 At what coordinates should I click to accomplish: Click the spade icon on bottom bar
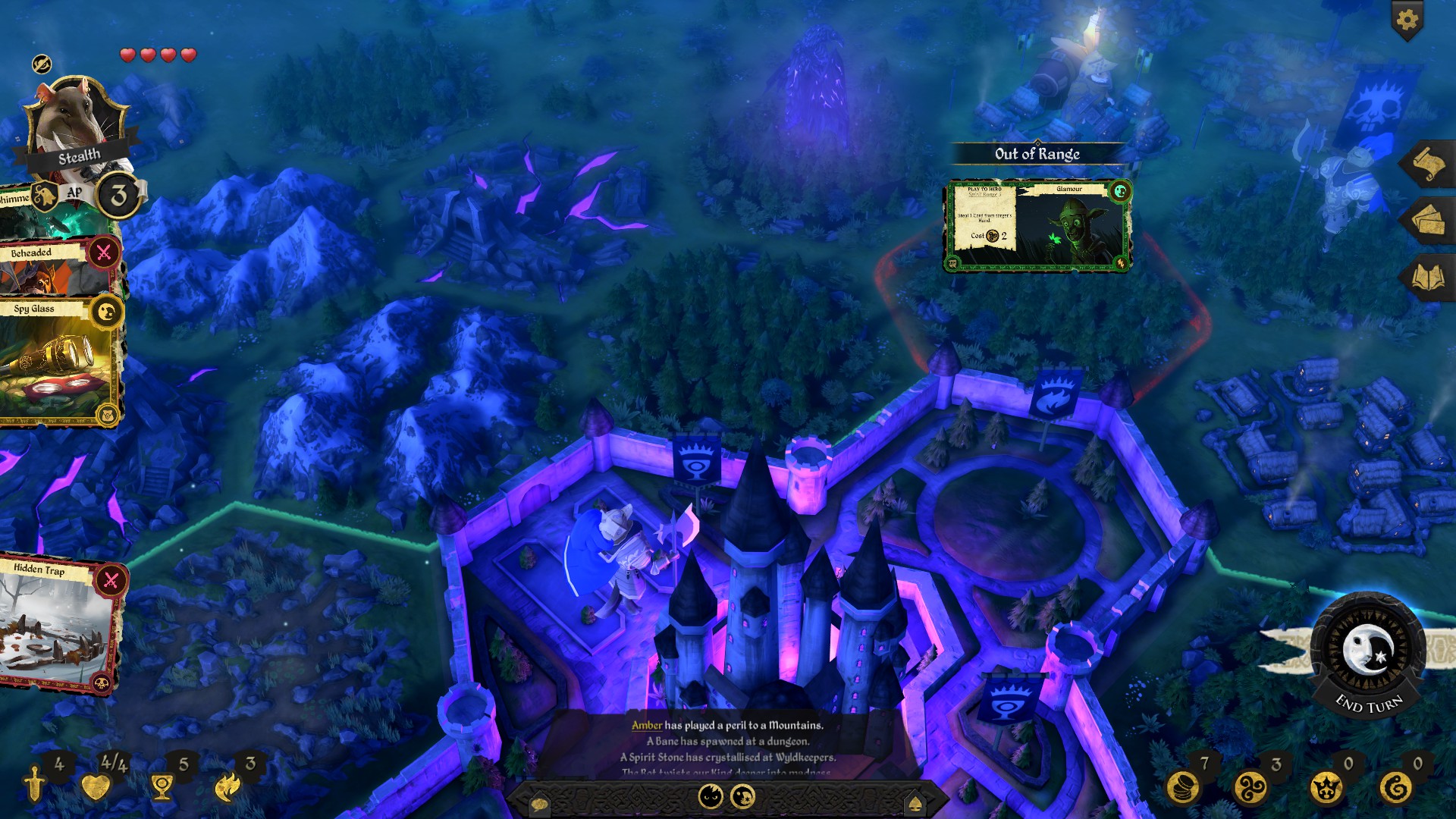click(x=915, y=803)
